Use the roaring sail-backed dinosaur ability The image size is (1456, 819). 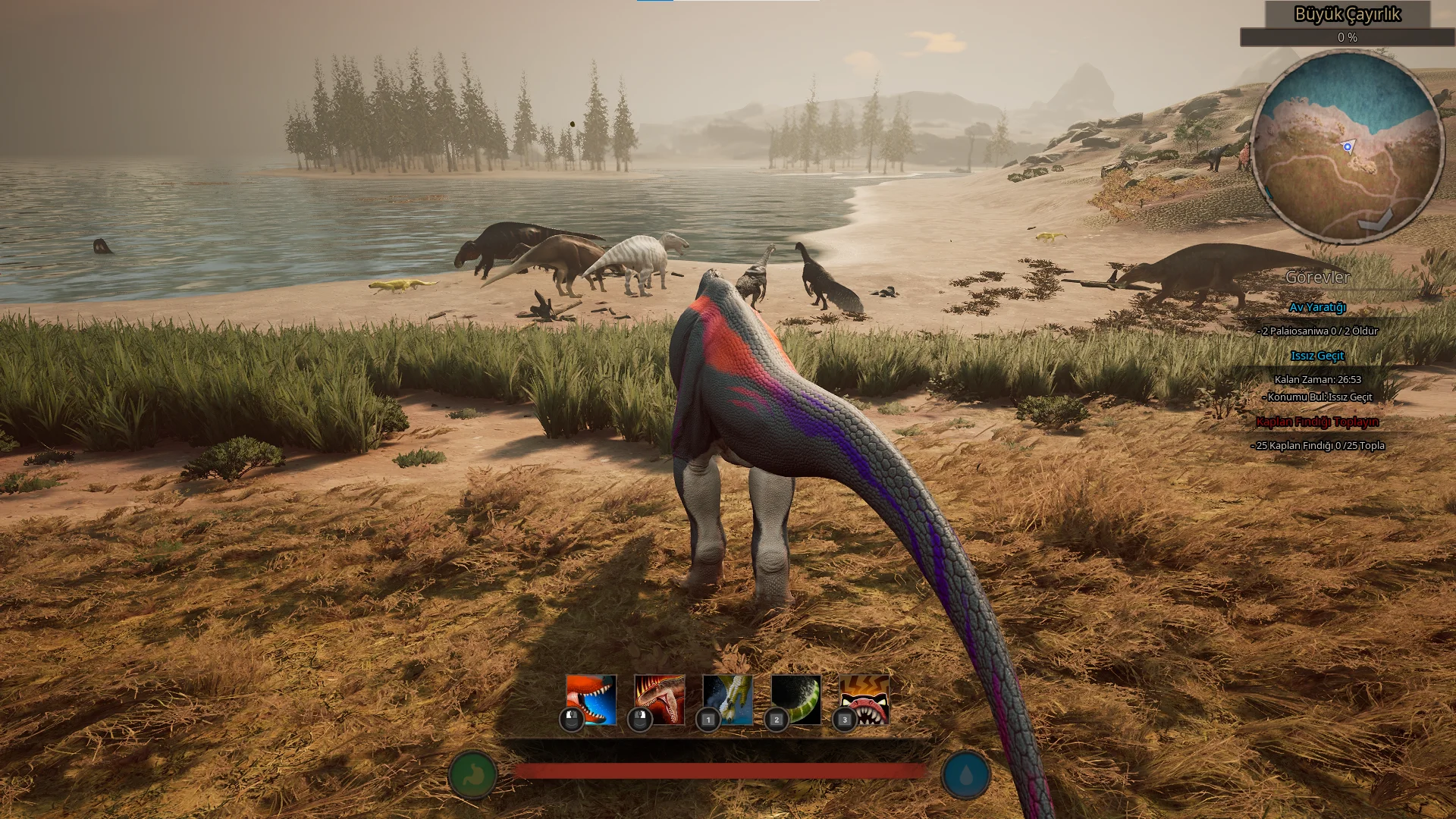click(x=659, y=699)
